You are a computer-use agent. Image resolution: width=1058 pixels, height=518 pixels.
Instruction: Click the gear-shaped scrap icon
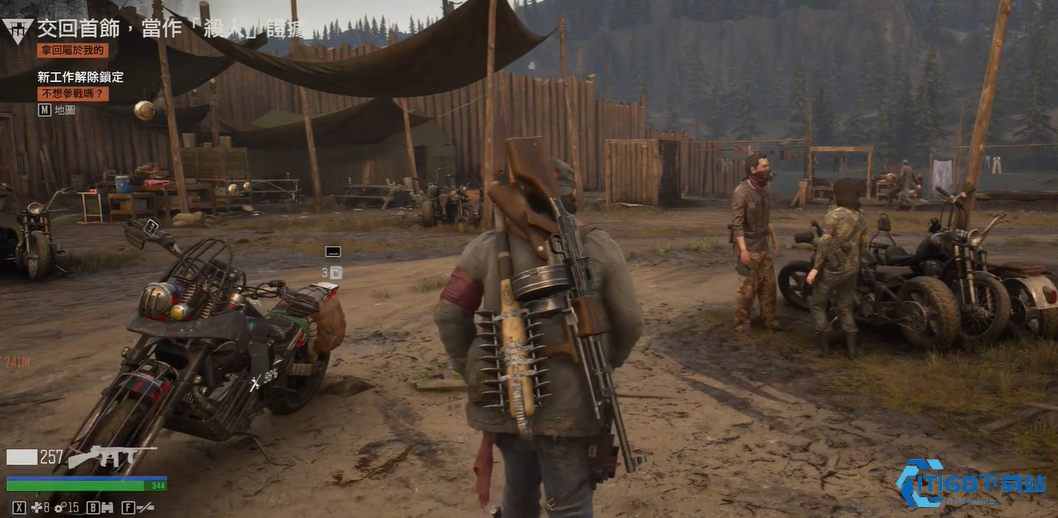59,507
